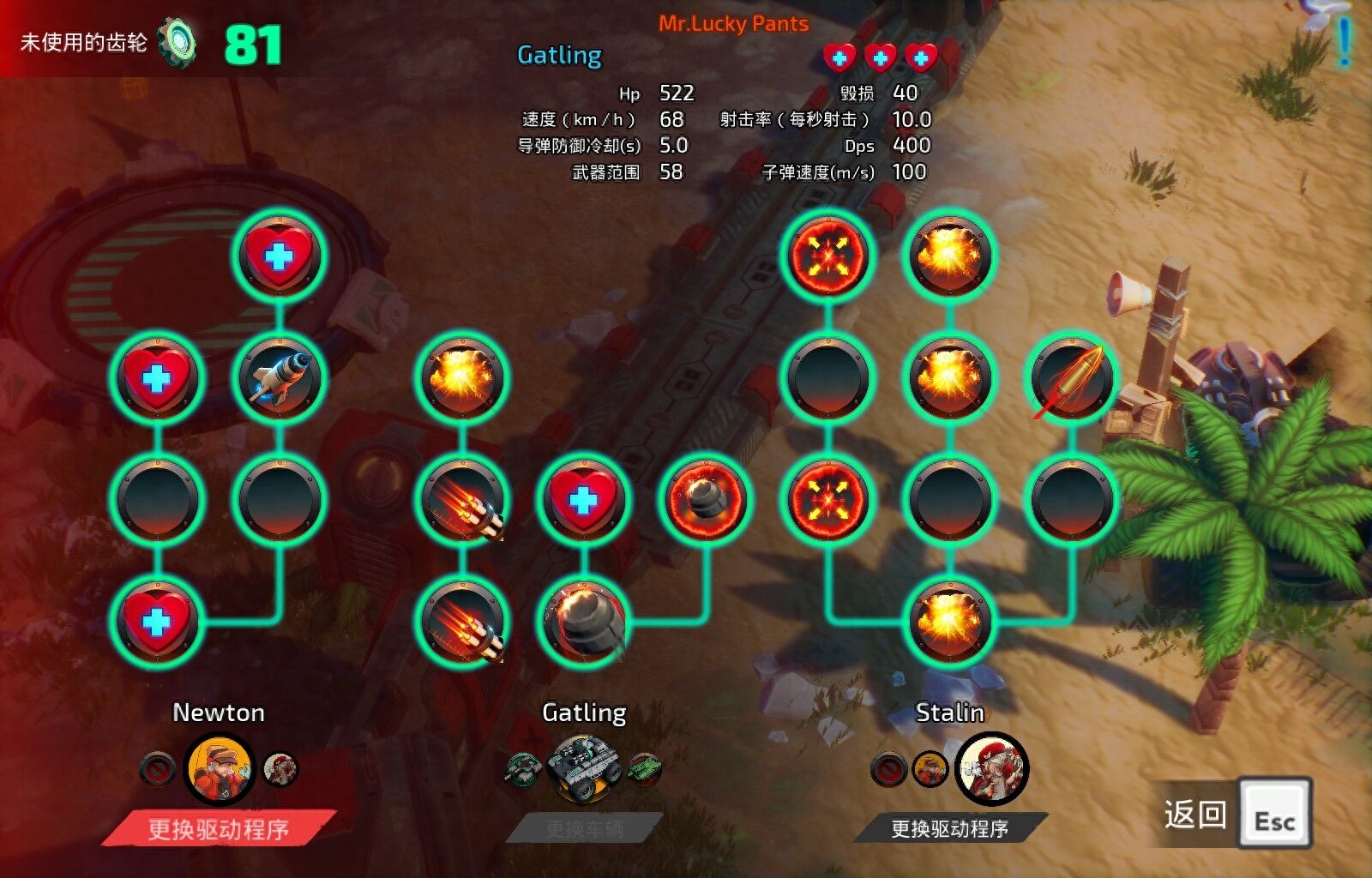Select the large Stalin driver portrait

point(991,769)
